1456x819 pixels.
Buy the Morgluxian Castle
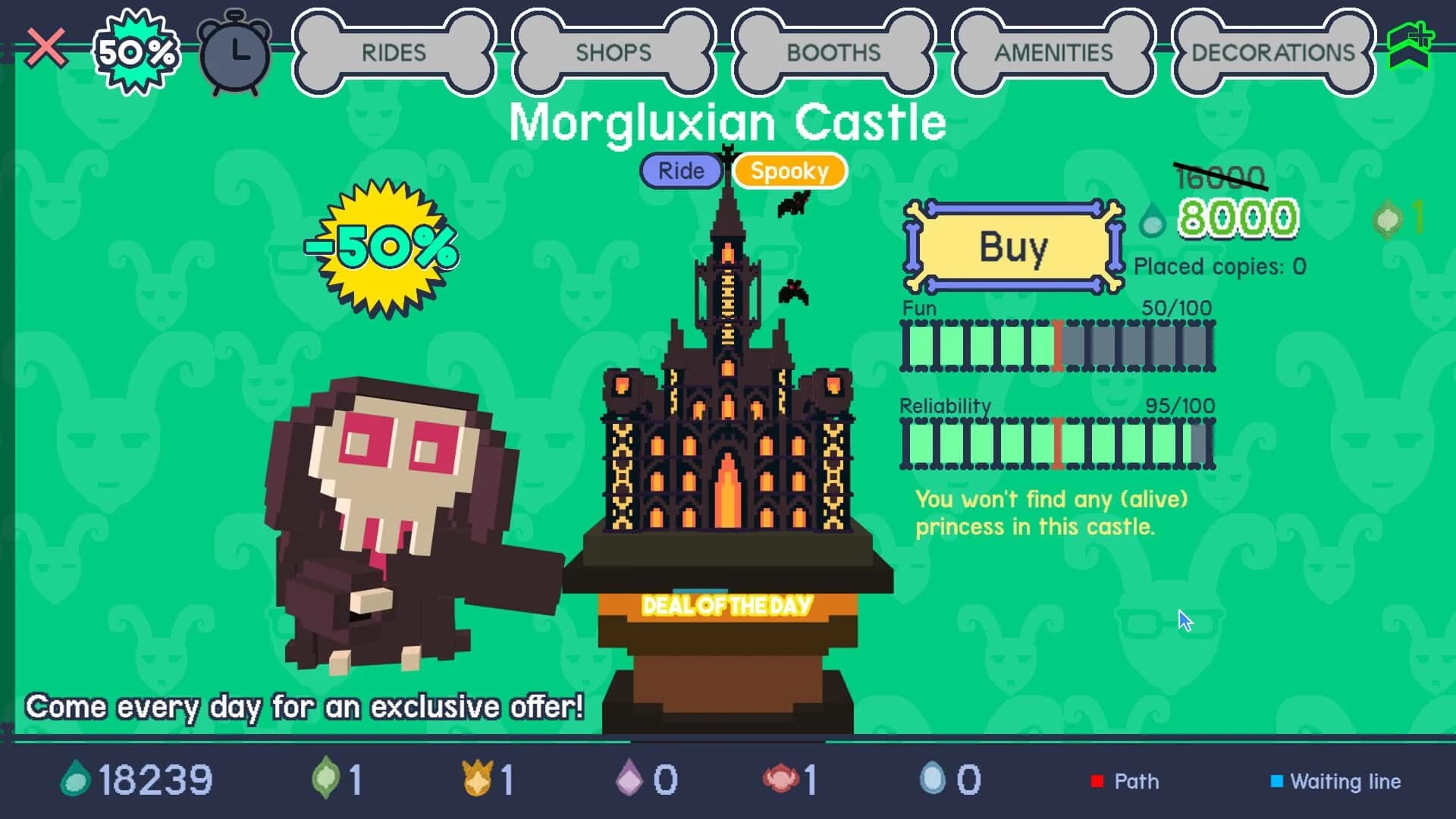pos(1014,246)
